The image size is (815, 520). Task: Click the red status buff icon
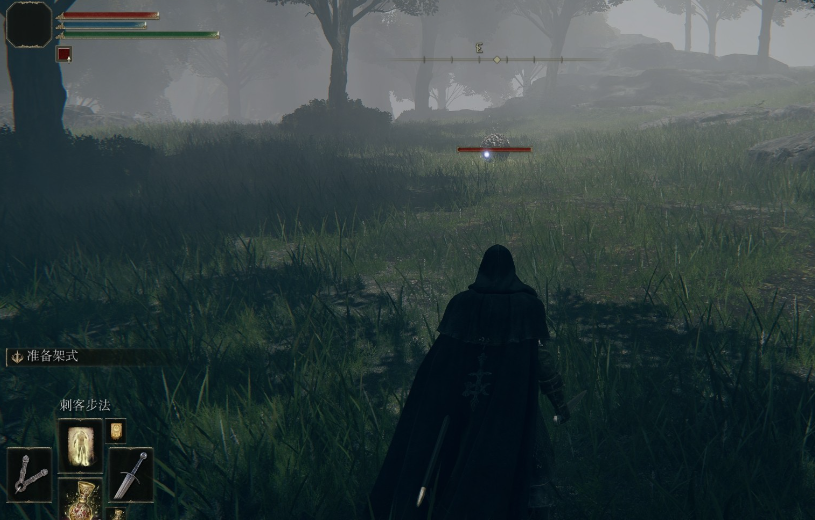(x=64, y=54)
